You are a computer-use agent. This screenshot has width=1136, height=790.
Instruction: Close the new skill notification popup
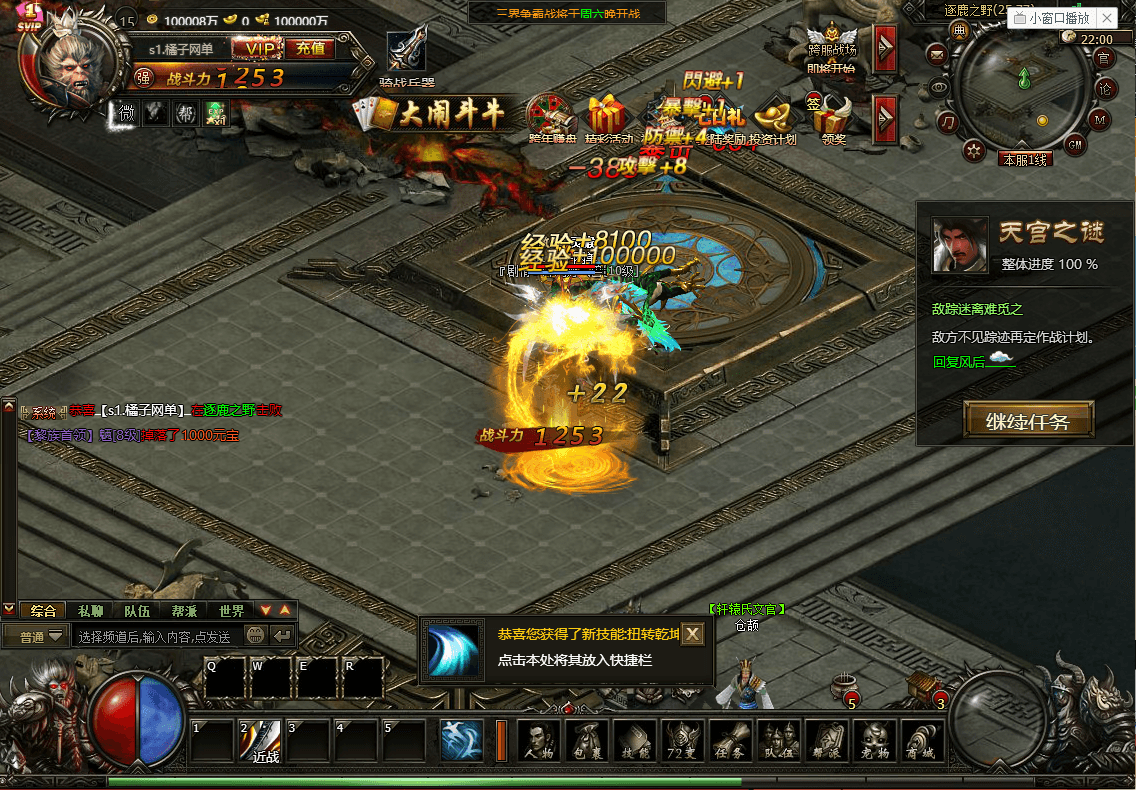692,634
